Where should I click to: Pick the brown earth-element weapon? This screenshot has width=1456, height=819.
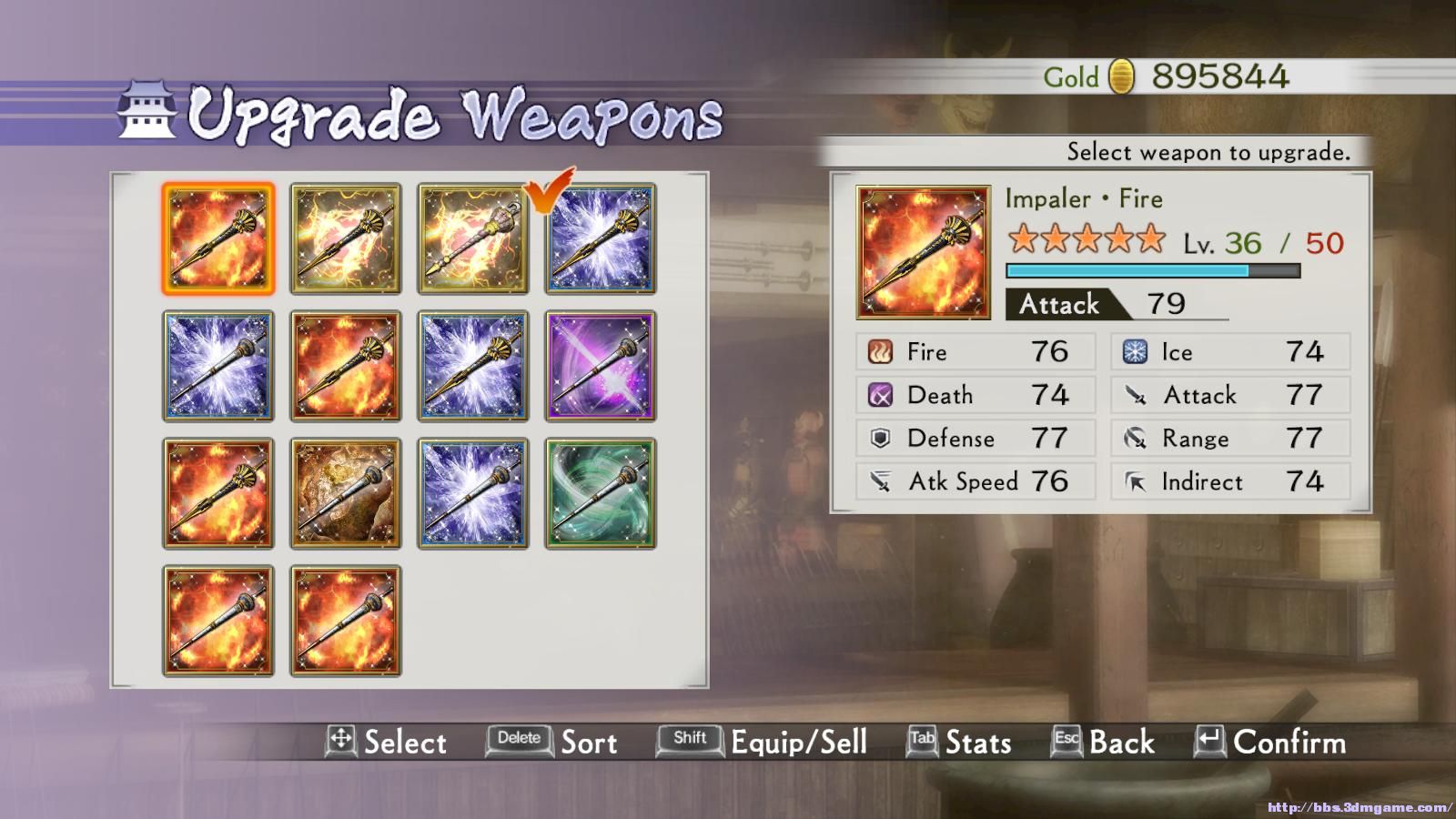coord(345,493)
